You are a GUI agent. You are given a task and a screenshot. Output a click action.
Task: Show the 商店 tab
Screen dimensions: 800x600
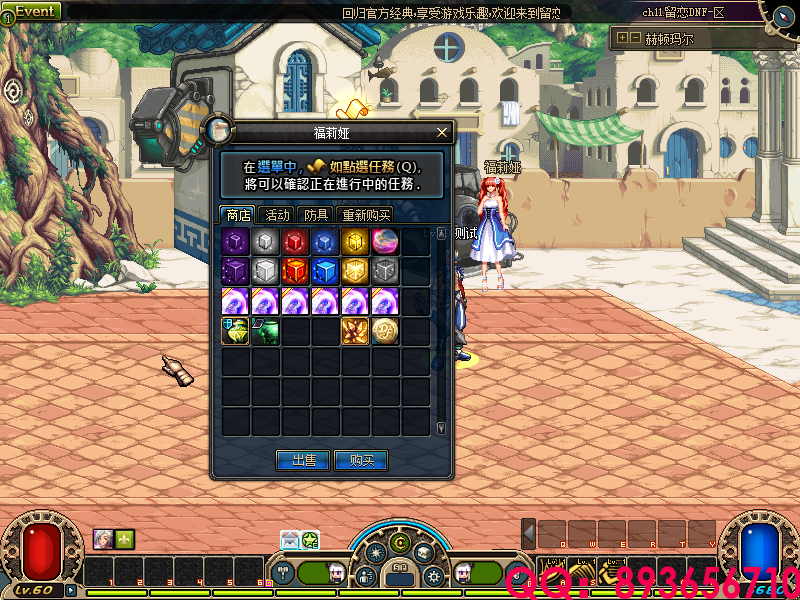click(x=238, y=215)
